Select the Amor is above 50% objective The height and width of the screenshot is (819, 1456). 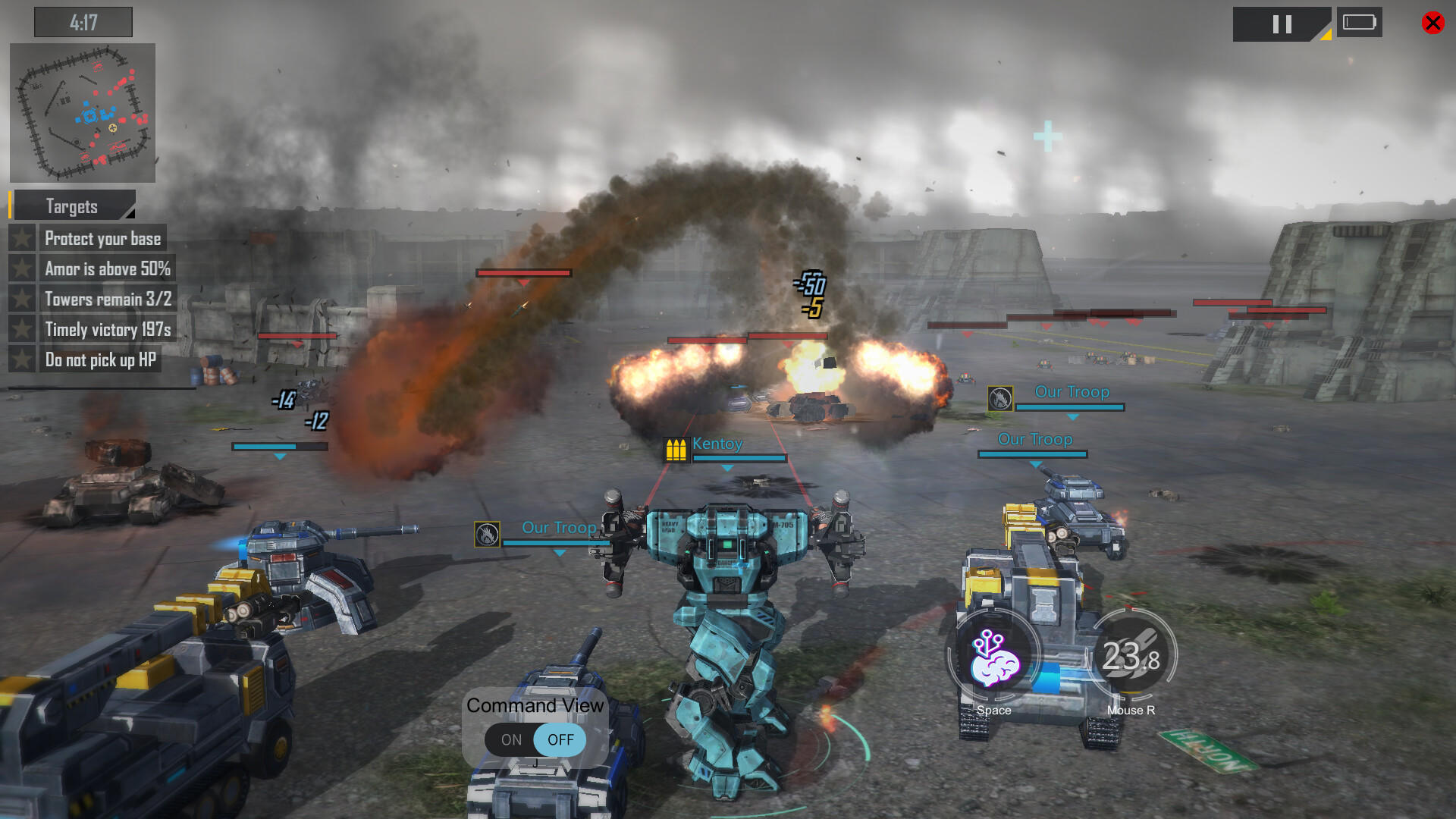coord(107,268)
